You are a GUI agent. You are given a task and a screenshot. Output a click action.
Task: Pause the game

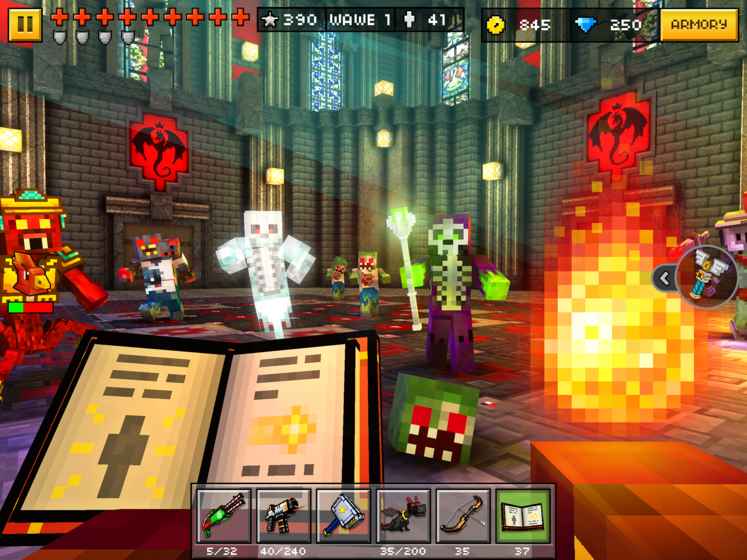[24, 24]
